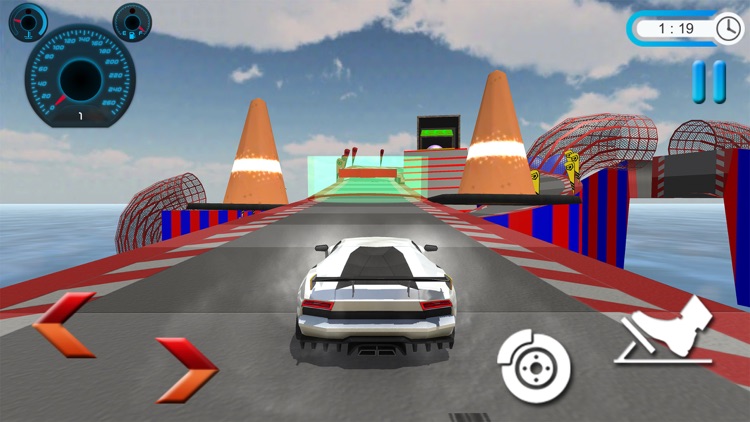Screen dimensions: 750x422
Task: Pause the game with the blue pause button
Action: click(x=709, y=81)
